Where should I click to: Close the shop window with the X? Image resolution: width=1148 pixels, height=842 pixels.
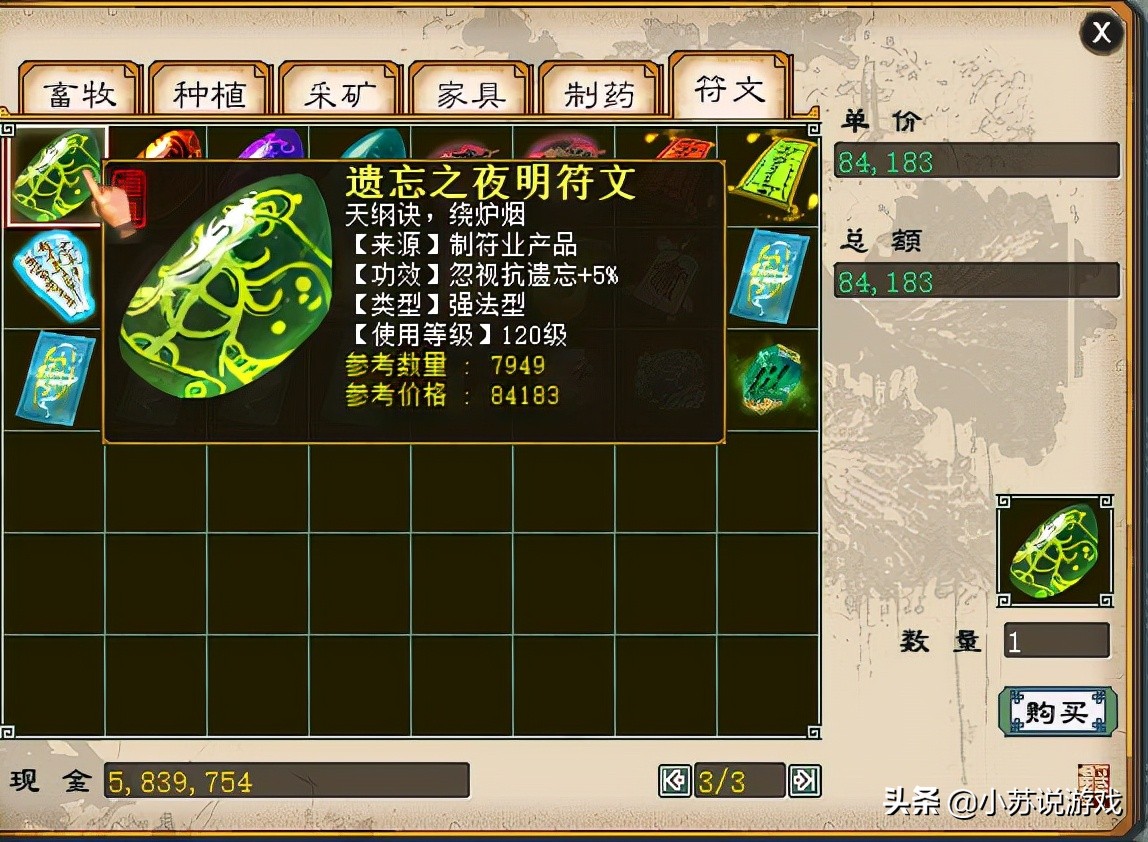pos(1101,33)
